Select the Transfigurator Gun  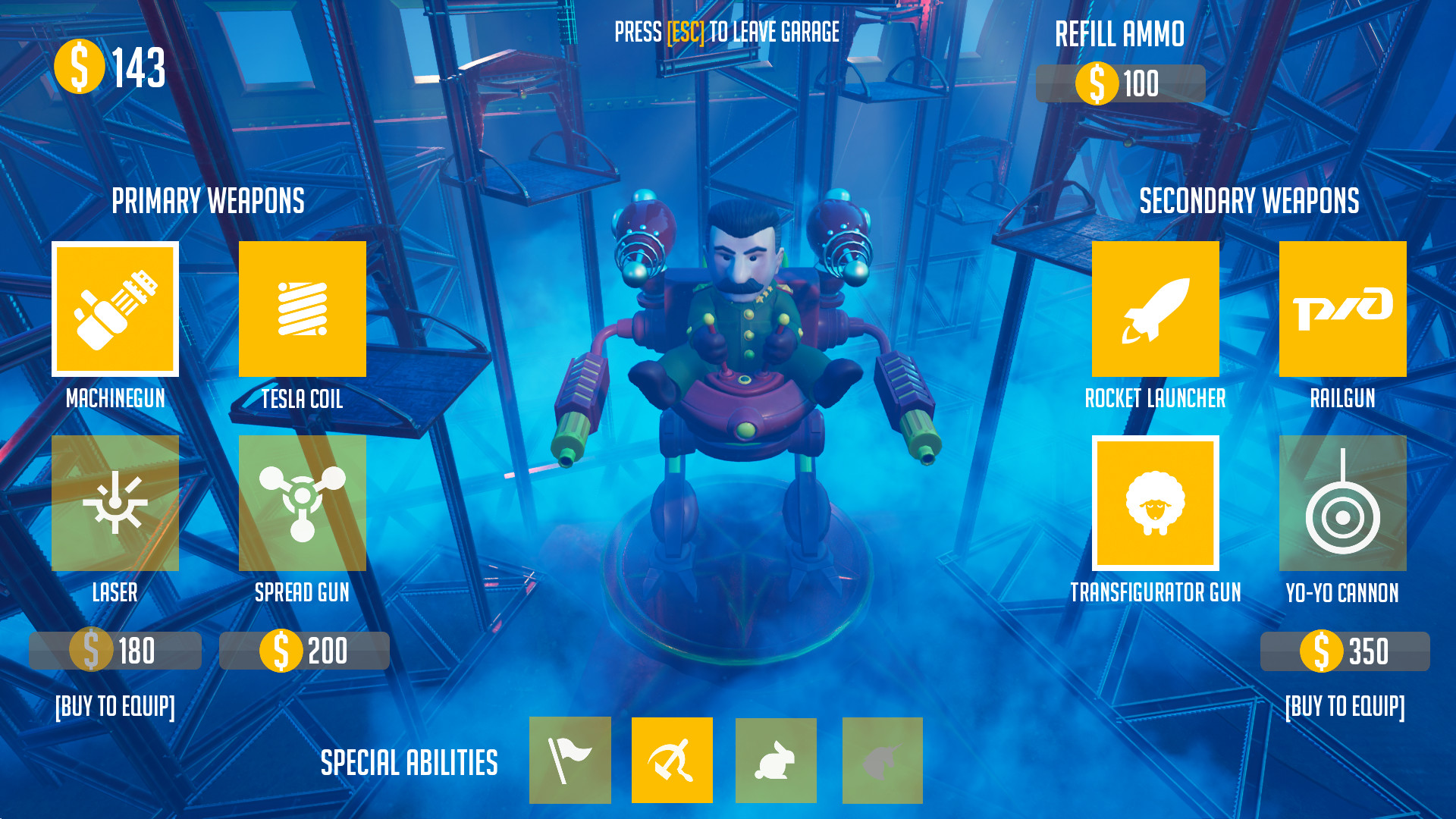1155,503
